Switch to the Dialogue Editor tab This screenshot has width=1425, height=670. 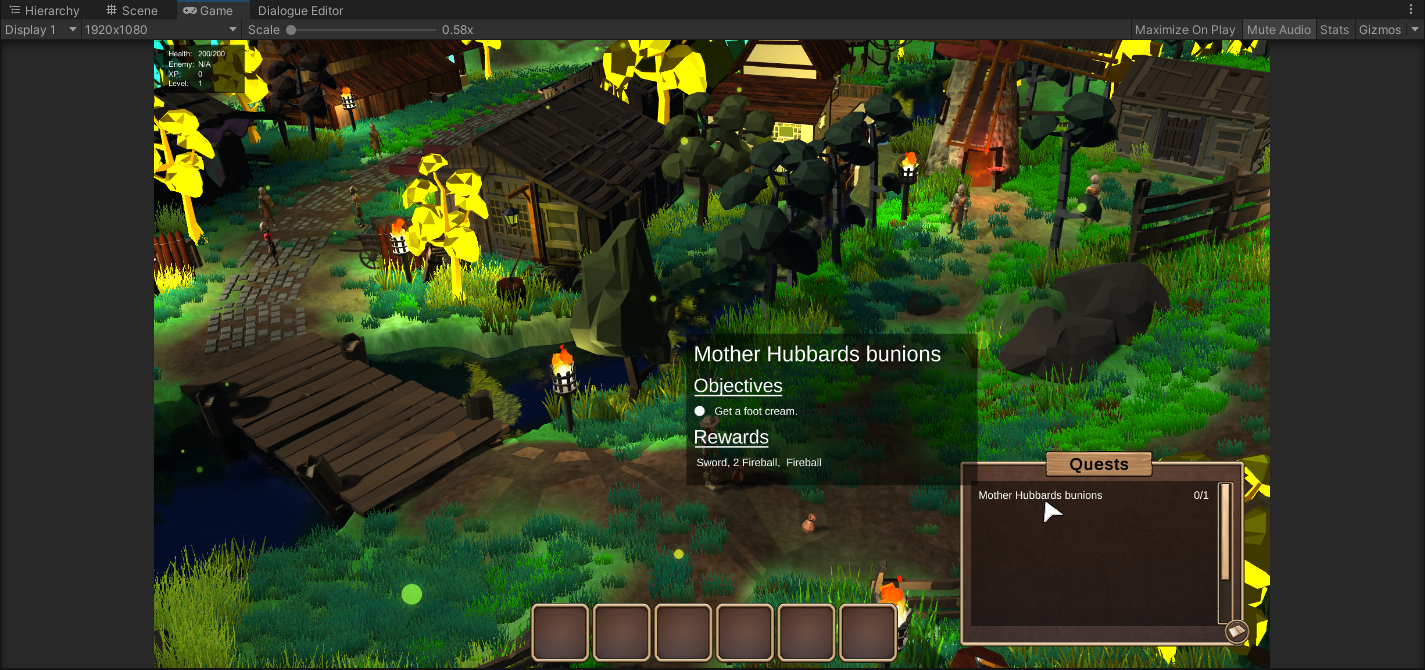[300, 11]
